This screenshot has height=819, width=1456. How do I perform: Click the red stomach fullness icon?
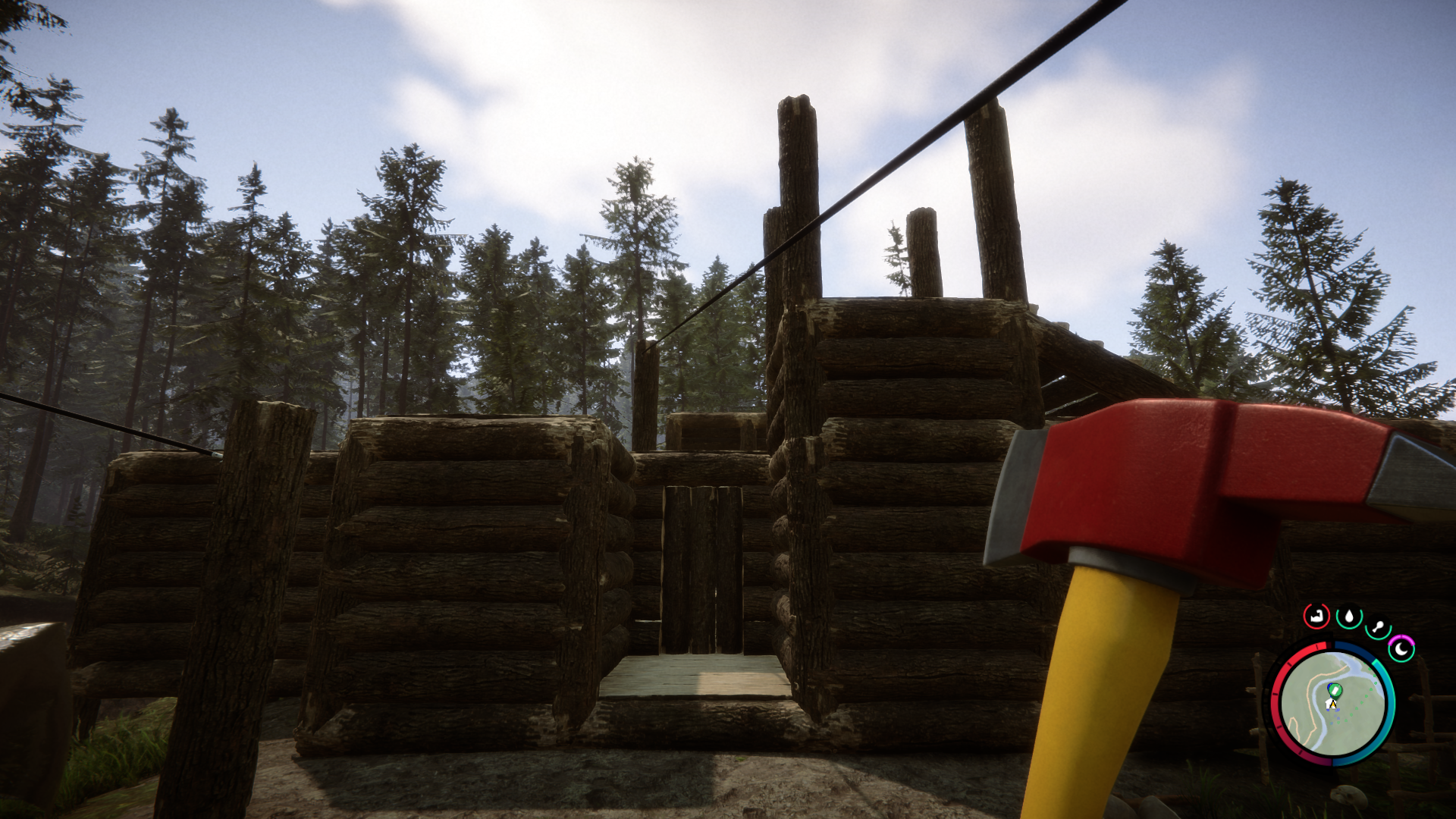pos(1316,617)
